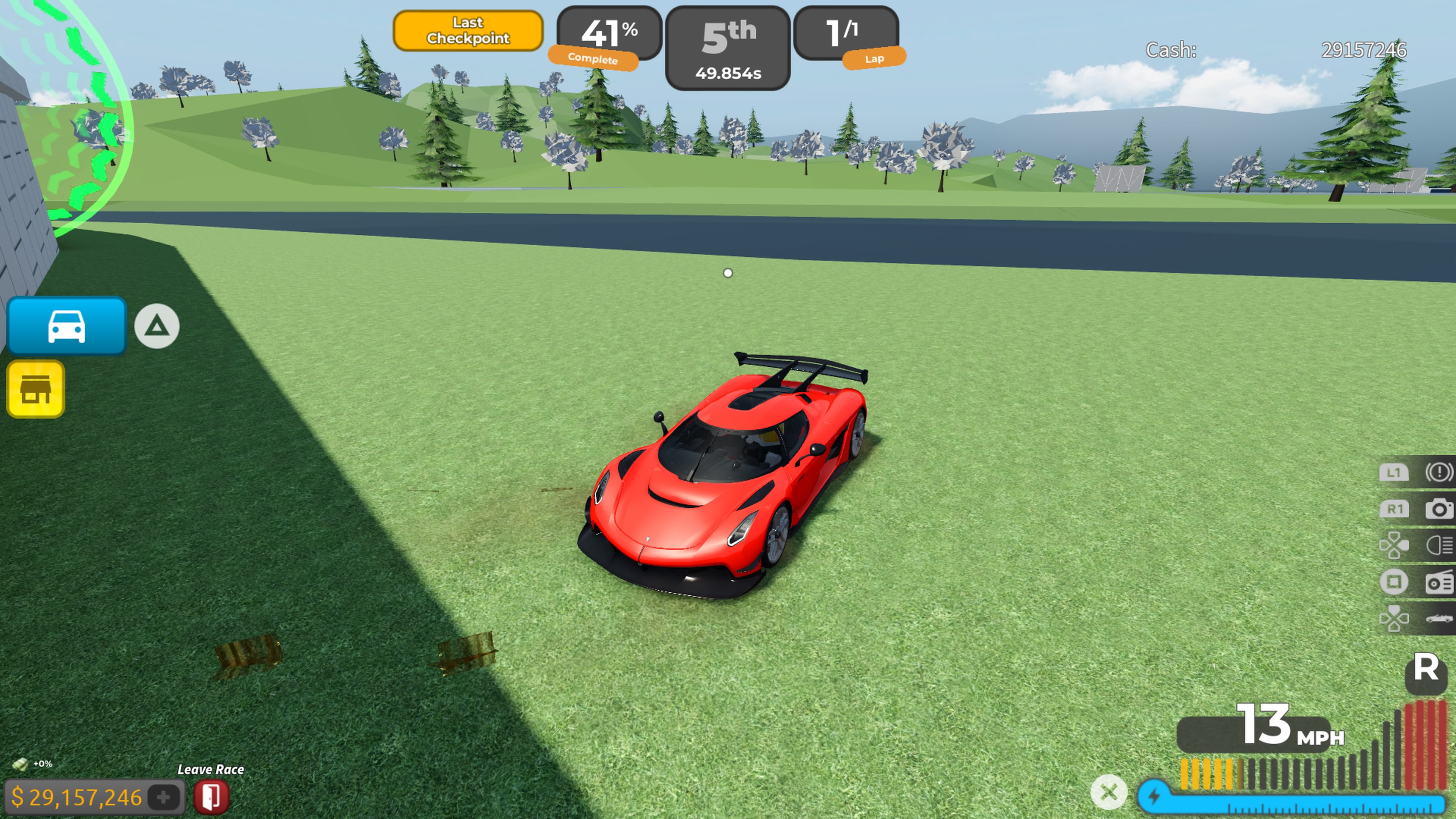Open the yellow shop button
1456x819 pixels.
coord(36,389)
